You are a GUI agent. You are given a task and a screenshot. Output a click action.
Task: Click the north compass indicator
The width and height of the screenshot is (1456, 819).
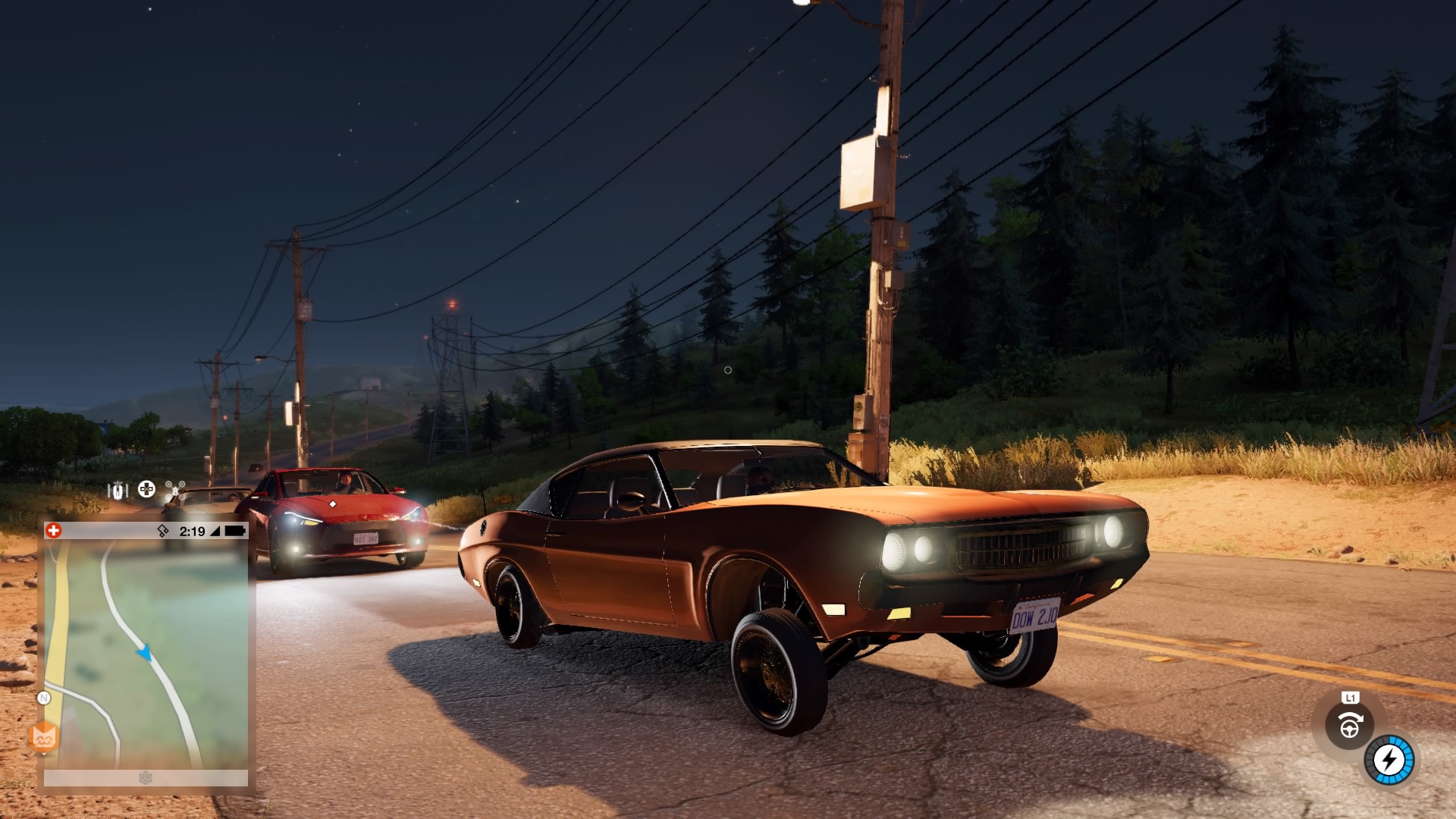click(44, 698)
